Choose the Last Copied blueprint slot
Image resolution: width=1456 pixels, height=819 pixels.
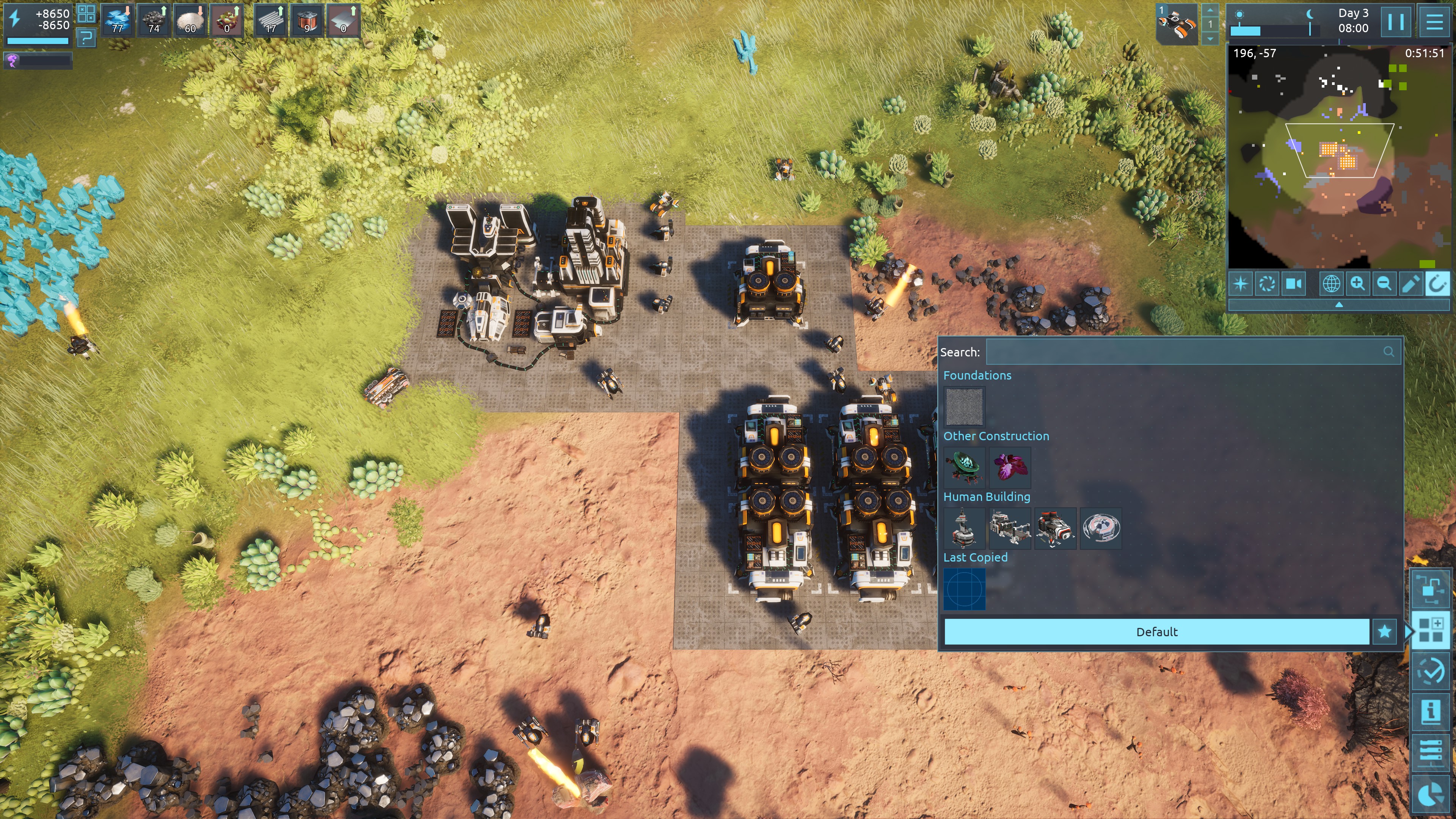[x=964, y=589]
